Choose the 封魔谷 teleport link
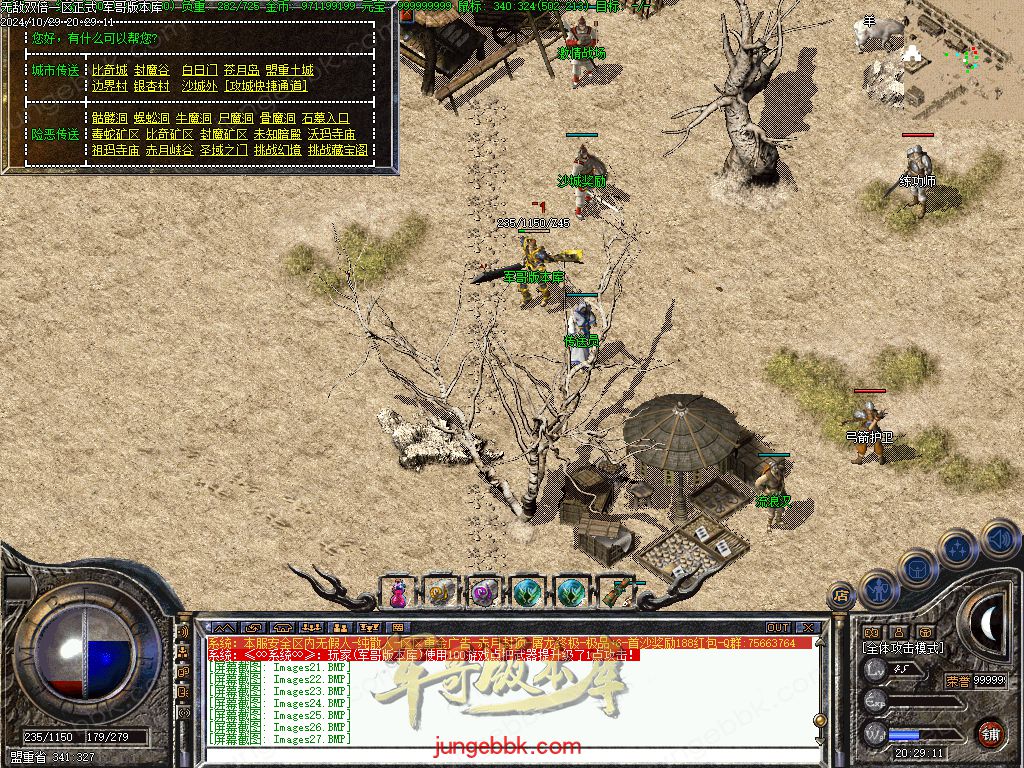The width and height of the screenshot is (1024, 768). coord(151,70)
